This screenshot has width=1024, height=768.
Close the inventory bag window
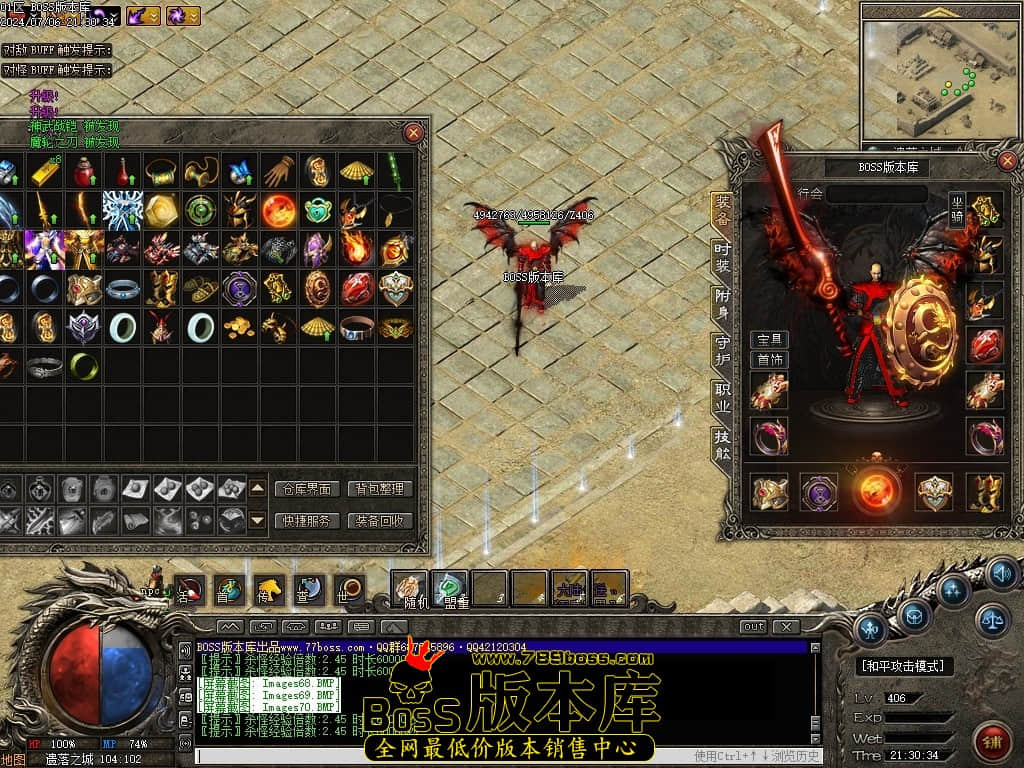coord(413,133)
